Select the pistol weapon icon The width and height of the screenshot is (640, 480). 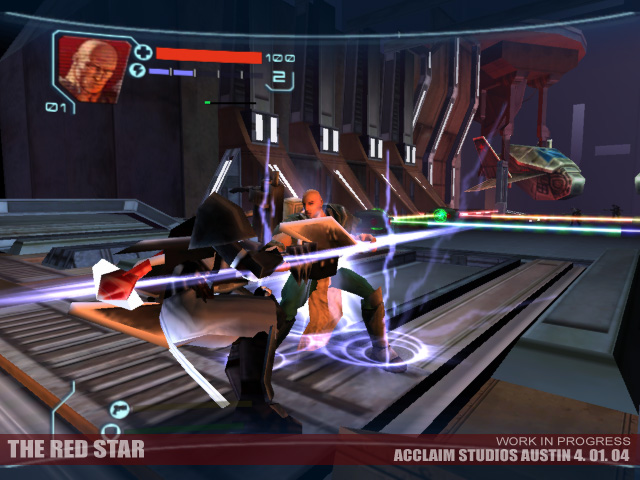click(120, 408)
